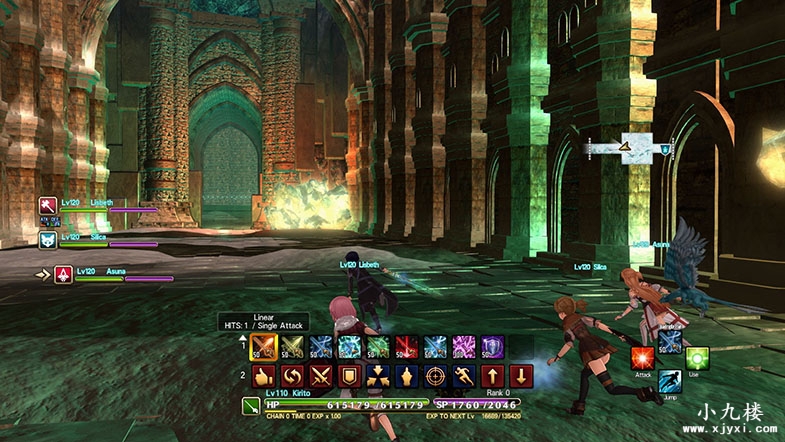This screenshot has width=785, height=442.
Task: Activate the purple shield buff skill
Action: click(493, 346)
